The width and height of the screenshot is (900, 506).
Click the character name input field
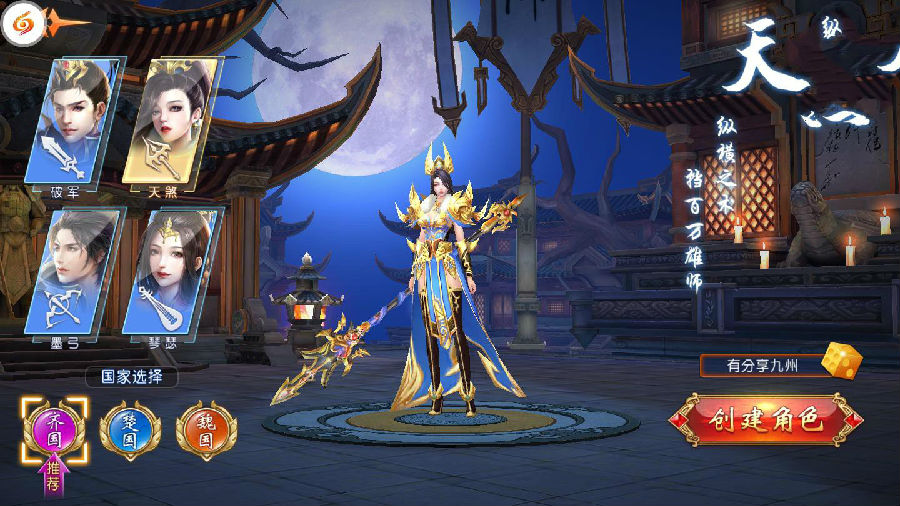click(760, 366)
